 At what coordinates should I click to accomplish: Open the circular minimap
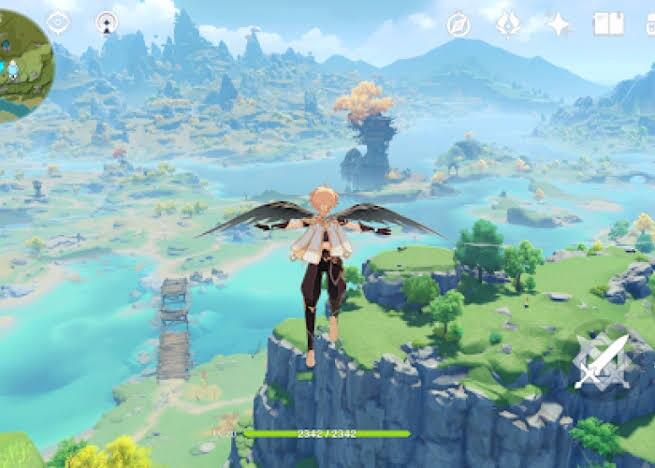coord(20,66)
